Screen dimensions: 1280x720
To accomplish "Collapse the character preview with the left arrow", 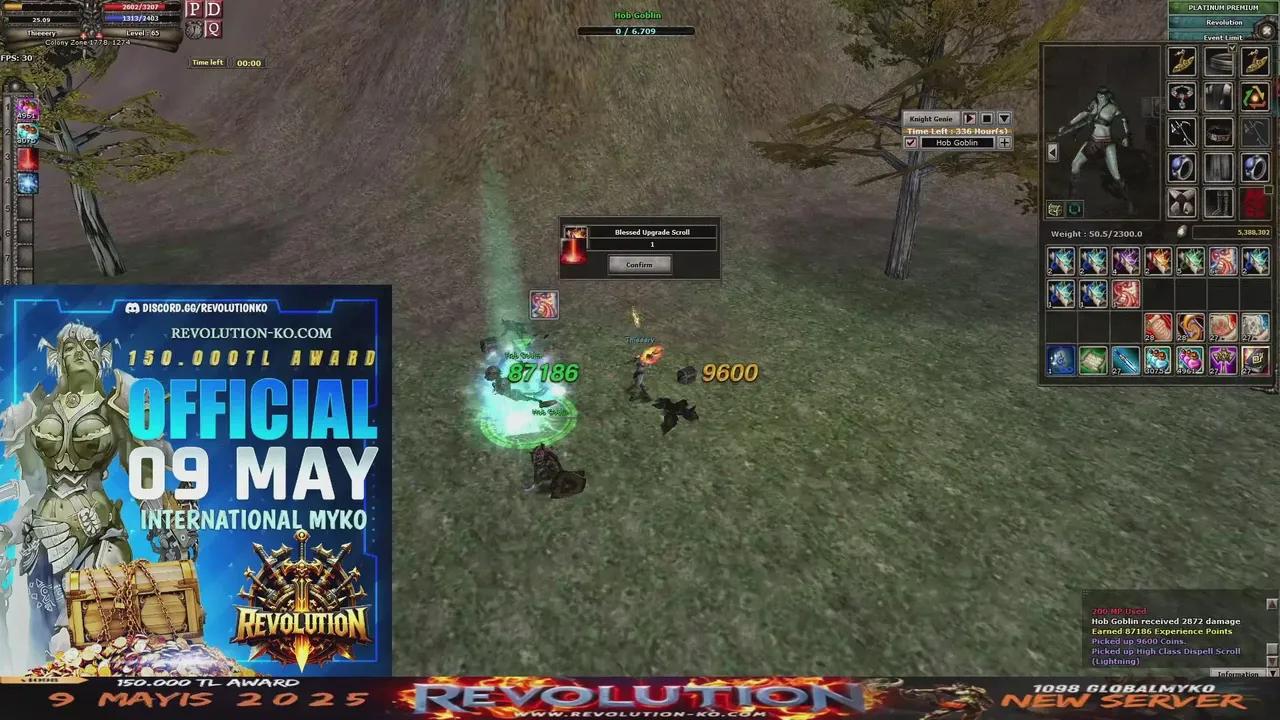I will [1052, 152].
